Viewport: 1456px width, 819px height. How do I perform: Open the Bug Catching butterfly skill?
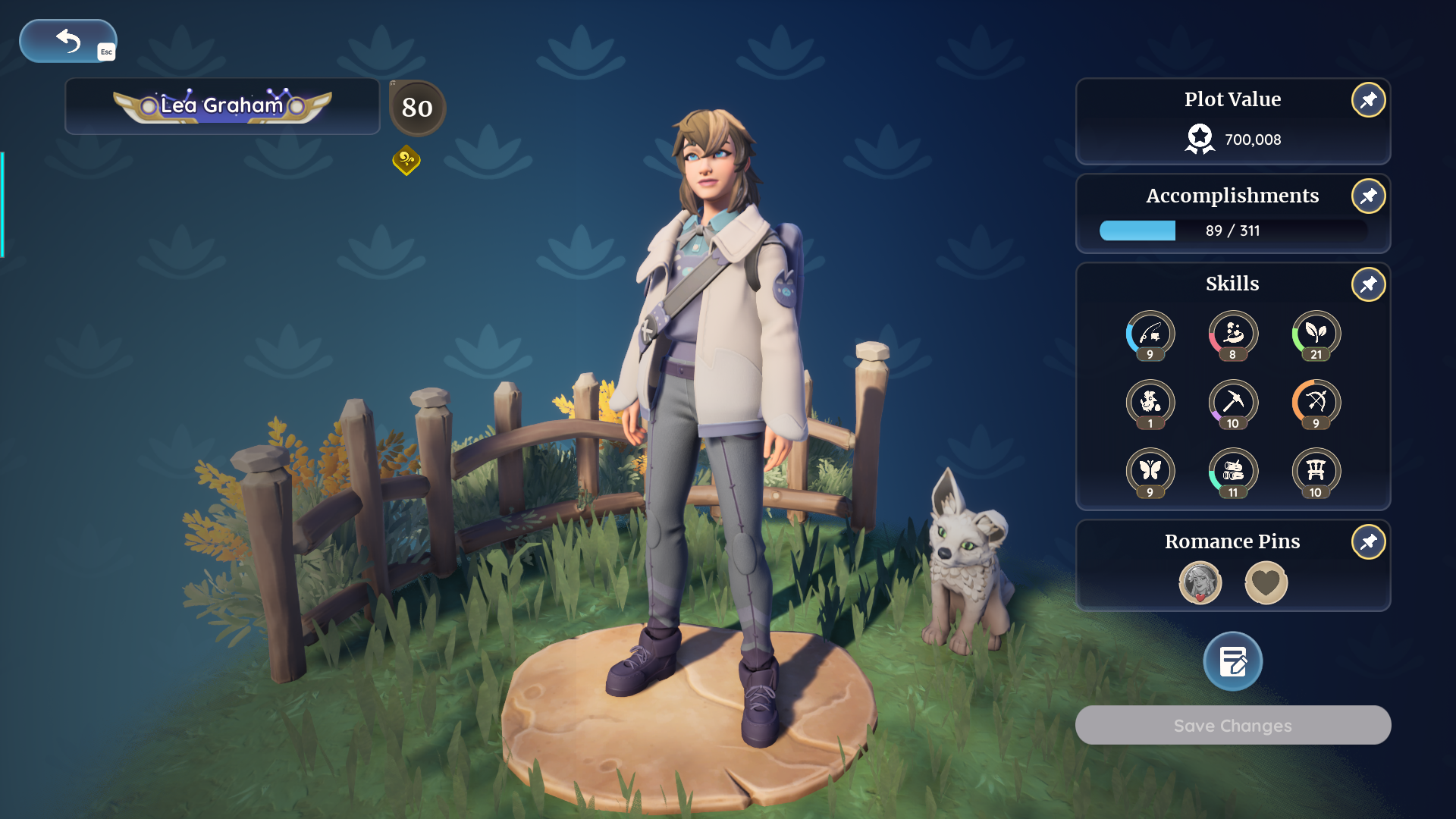coord(1150,472)
